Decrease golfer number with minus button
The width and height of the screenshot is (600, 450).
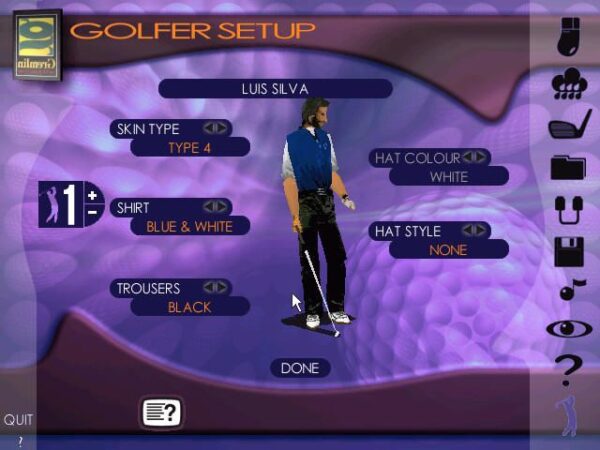tap(92, 212)
